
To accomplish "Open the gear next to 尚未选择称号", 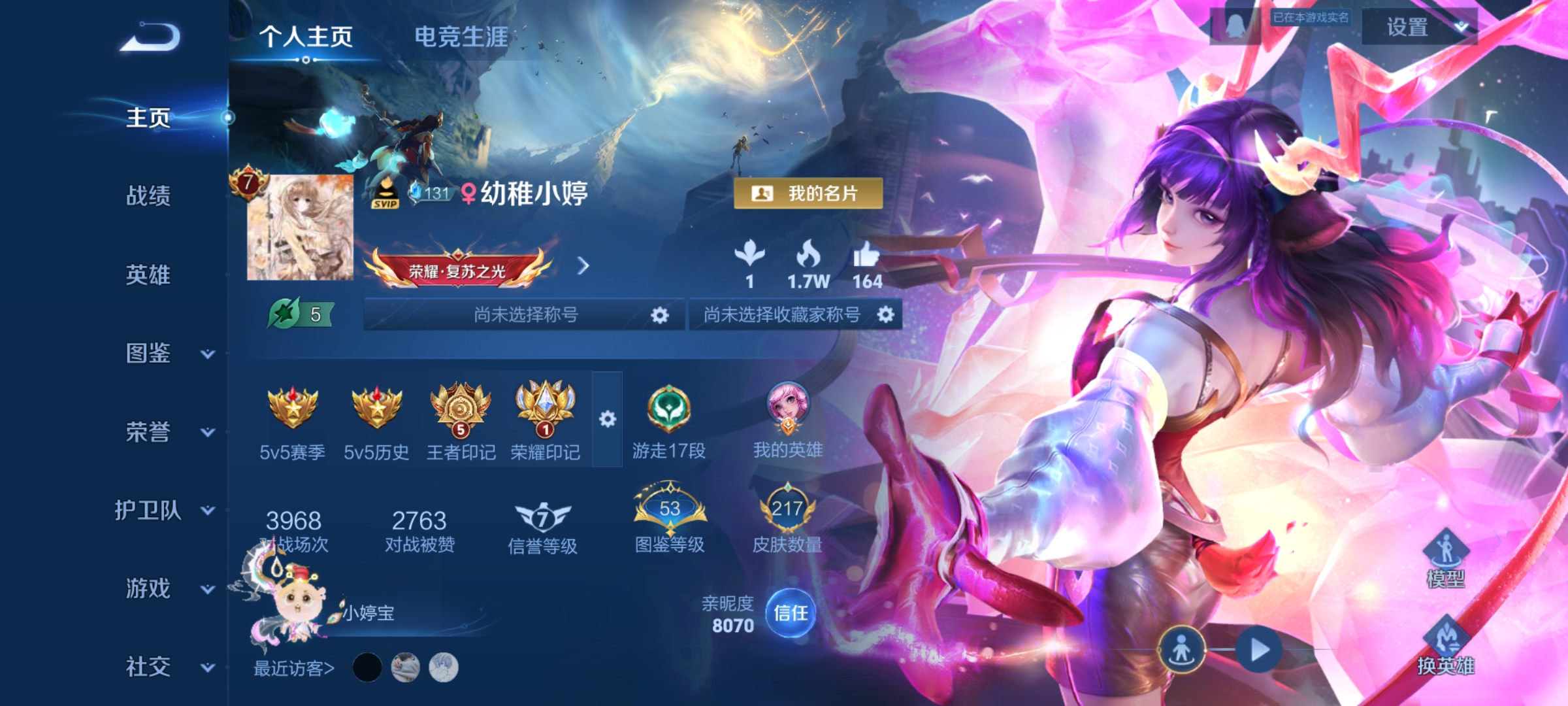I will (659, 314).
